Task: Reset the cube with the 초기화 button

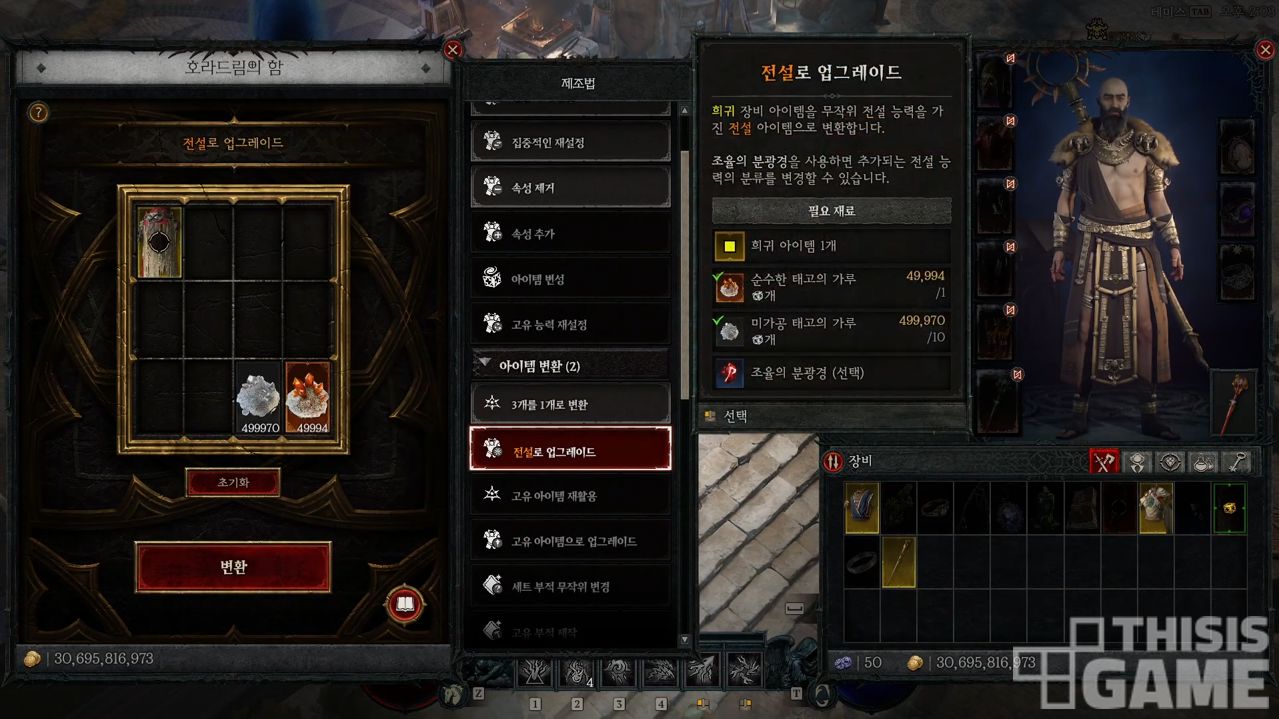Action: coord(233,482)
